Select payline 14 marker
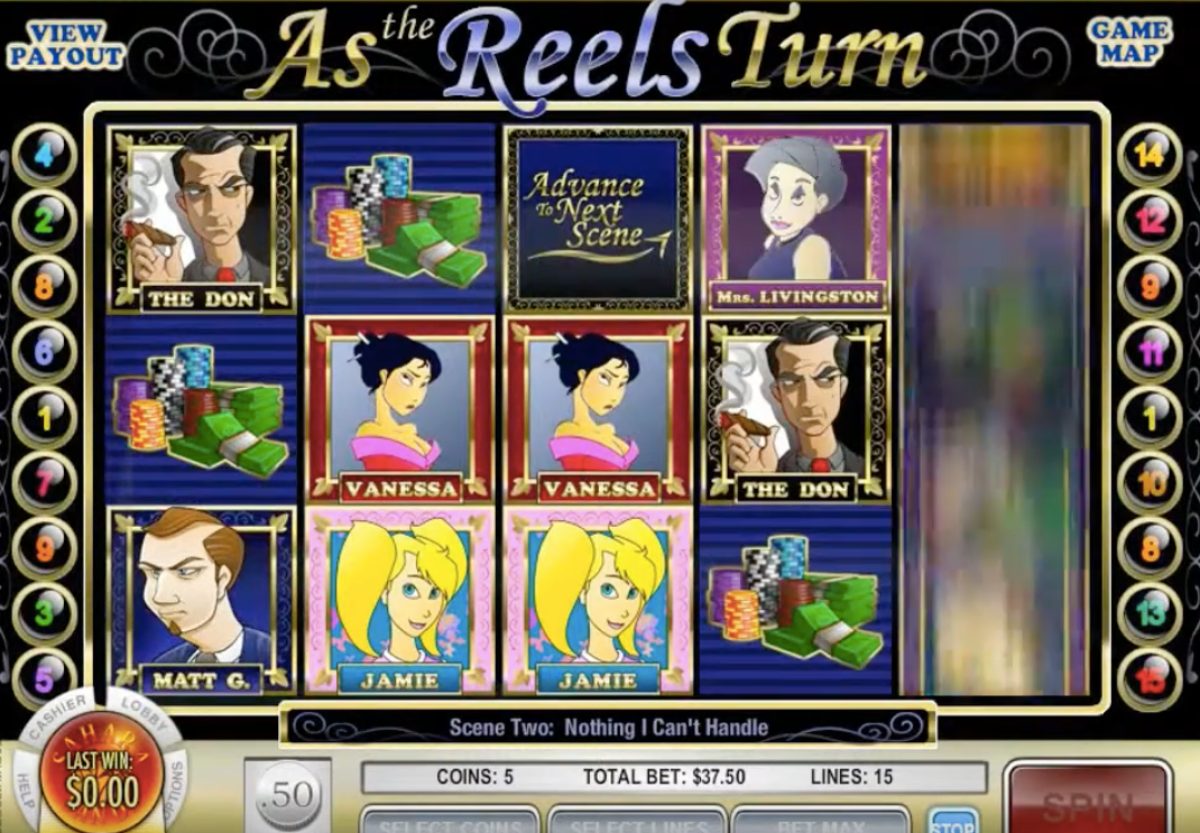Screen dimensions: 1200x833 [x=1150, y=155]
